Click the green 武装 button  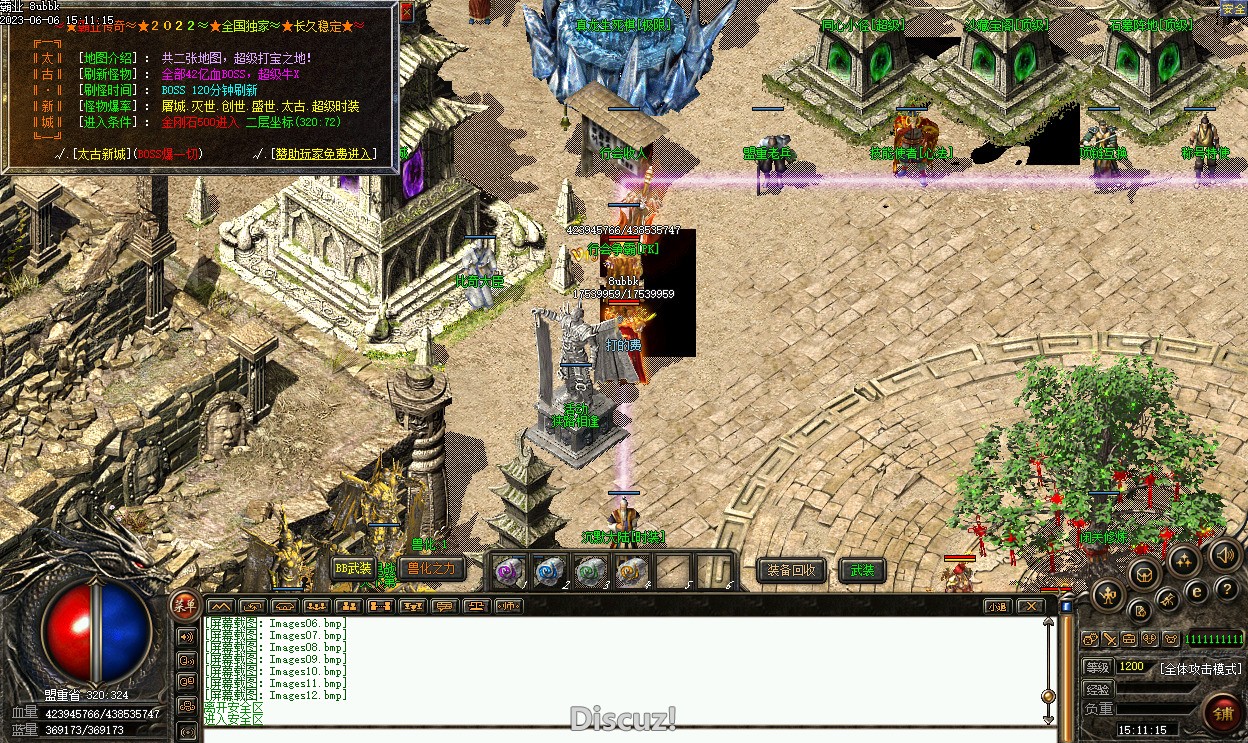pyautogui.click(x=862, y=571)
